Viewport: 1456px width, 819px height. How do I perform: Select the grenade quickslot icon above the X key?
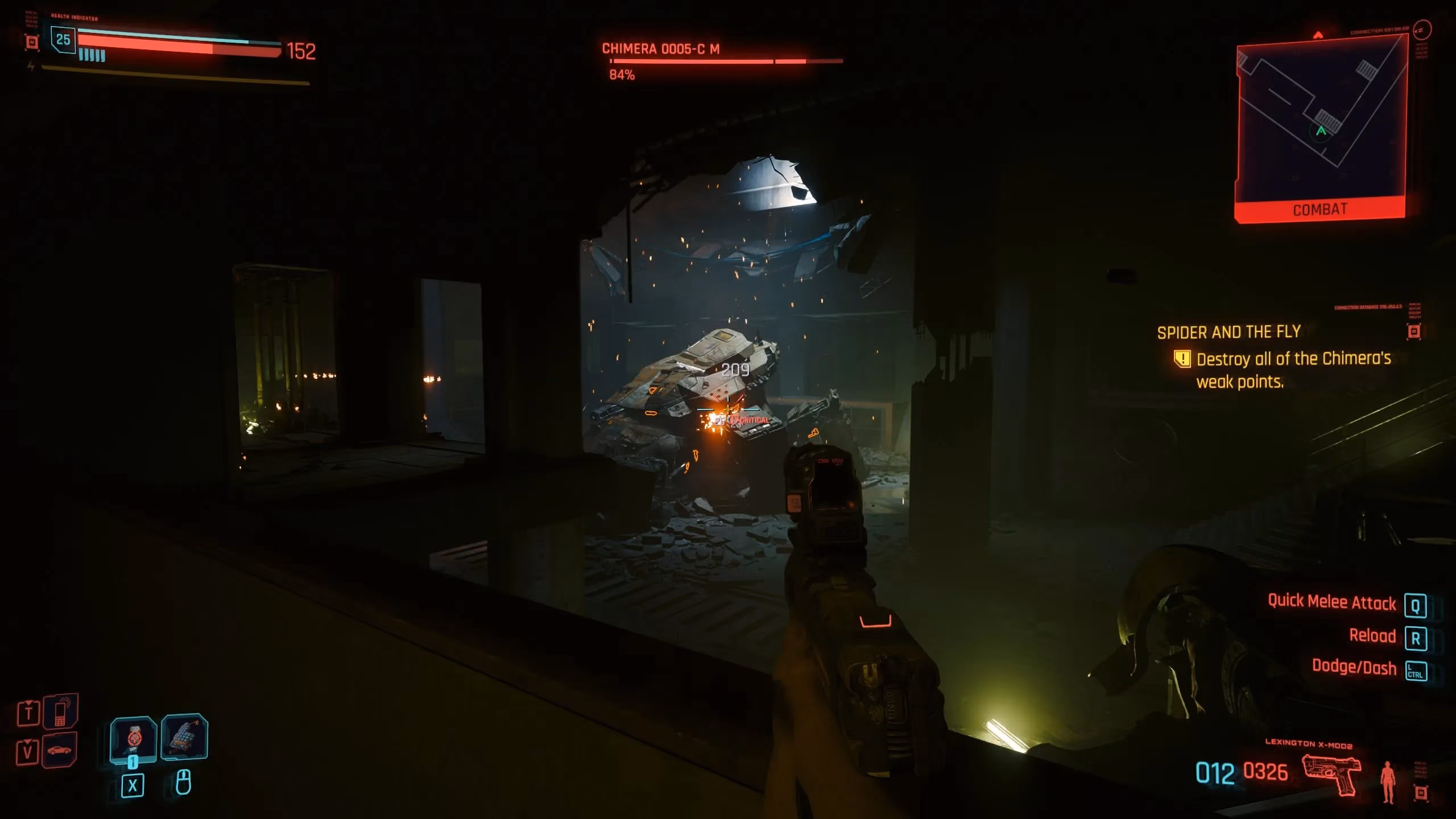pyautogui.click(x=134, y=739)
